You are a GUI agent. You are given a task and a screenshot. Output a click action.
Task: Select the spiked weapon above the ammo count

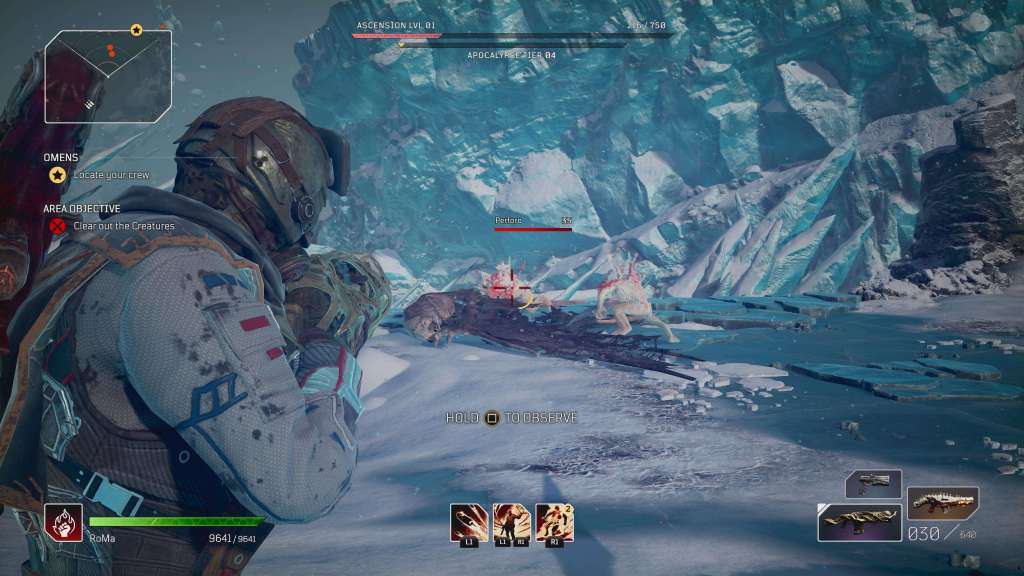[x=942, y=501]
